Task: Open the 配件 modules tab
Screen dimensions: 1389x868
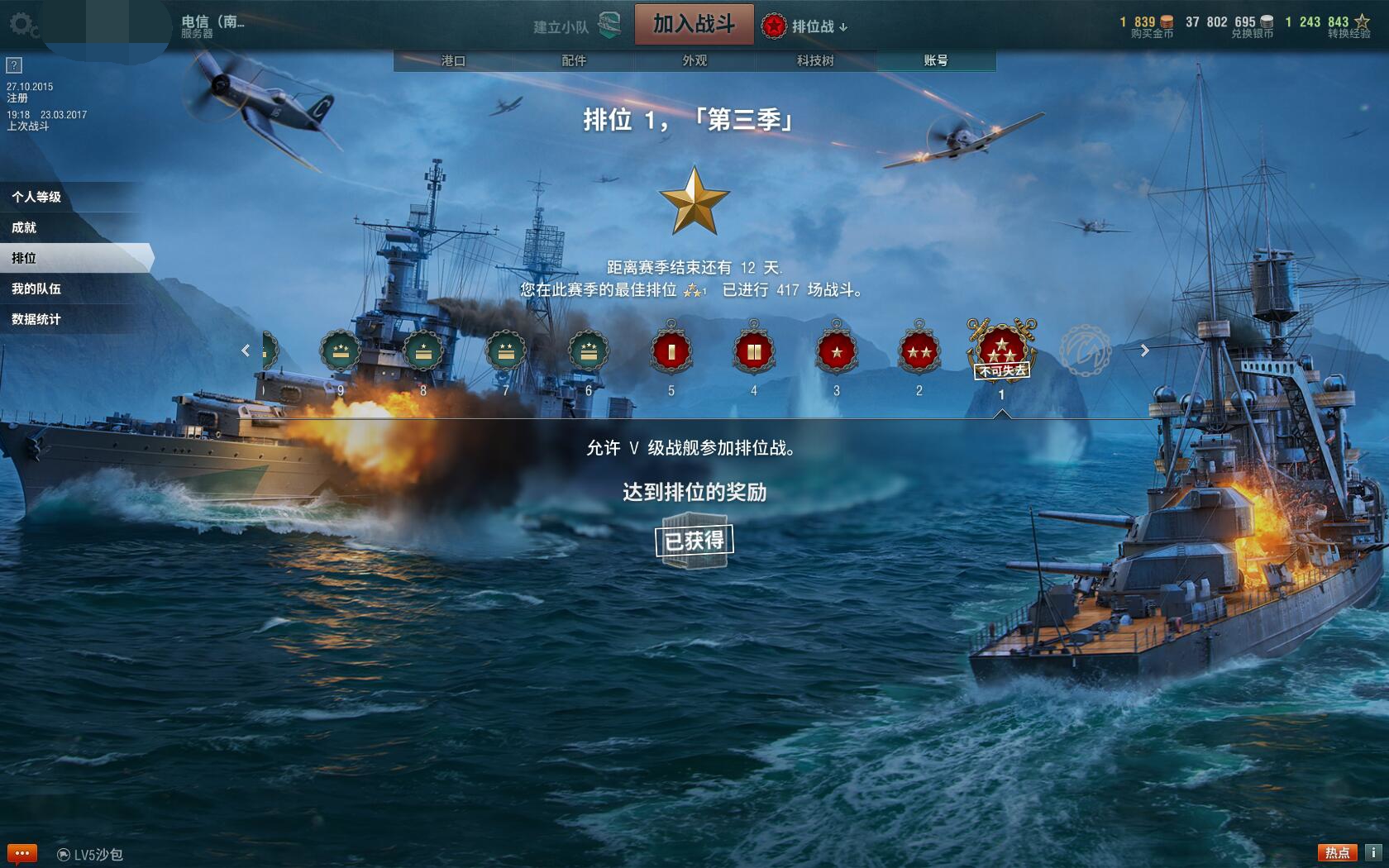Action: [x=574, y=61]
